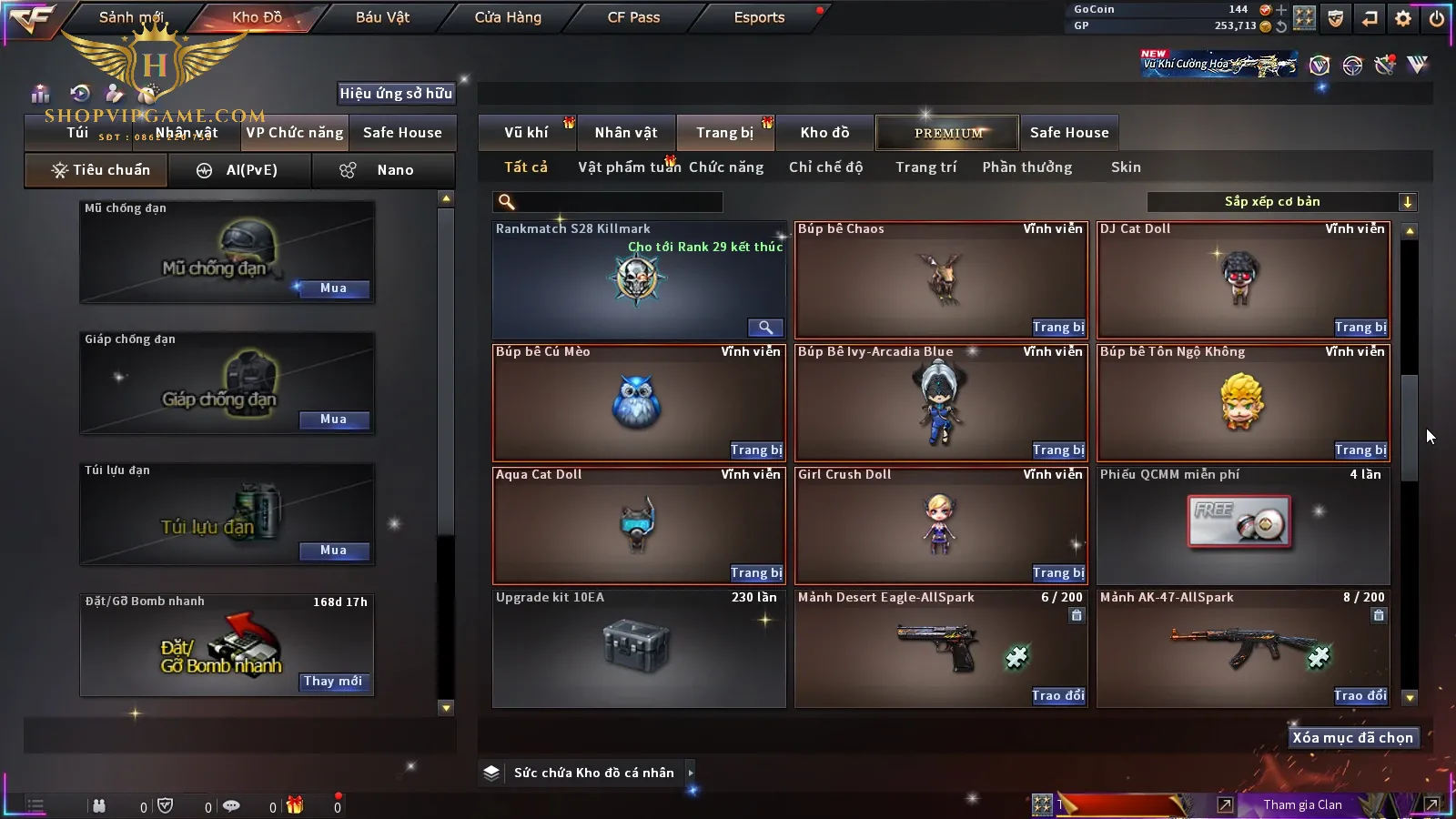This screenshot has width=1456, height=819.
Task: Click Trao đổi for Mảnh AK-47-AllSpark
Action: [1360, 696]
